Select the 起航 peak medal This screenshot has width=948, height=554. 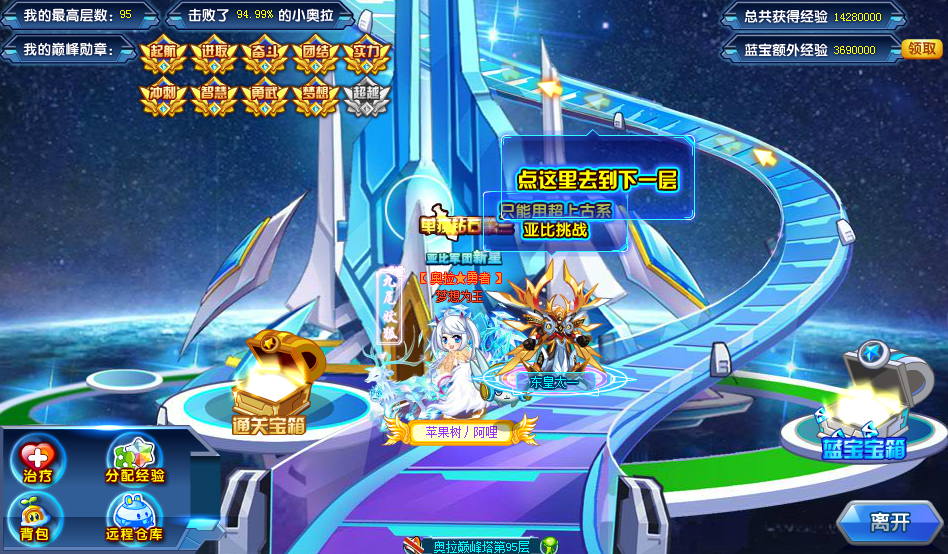162,56
